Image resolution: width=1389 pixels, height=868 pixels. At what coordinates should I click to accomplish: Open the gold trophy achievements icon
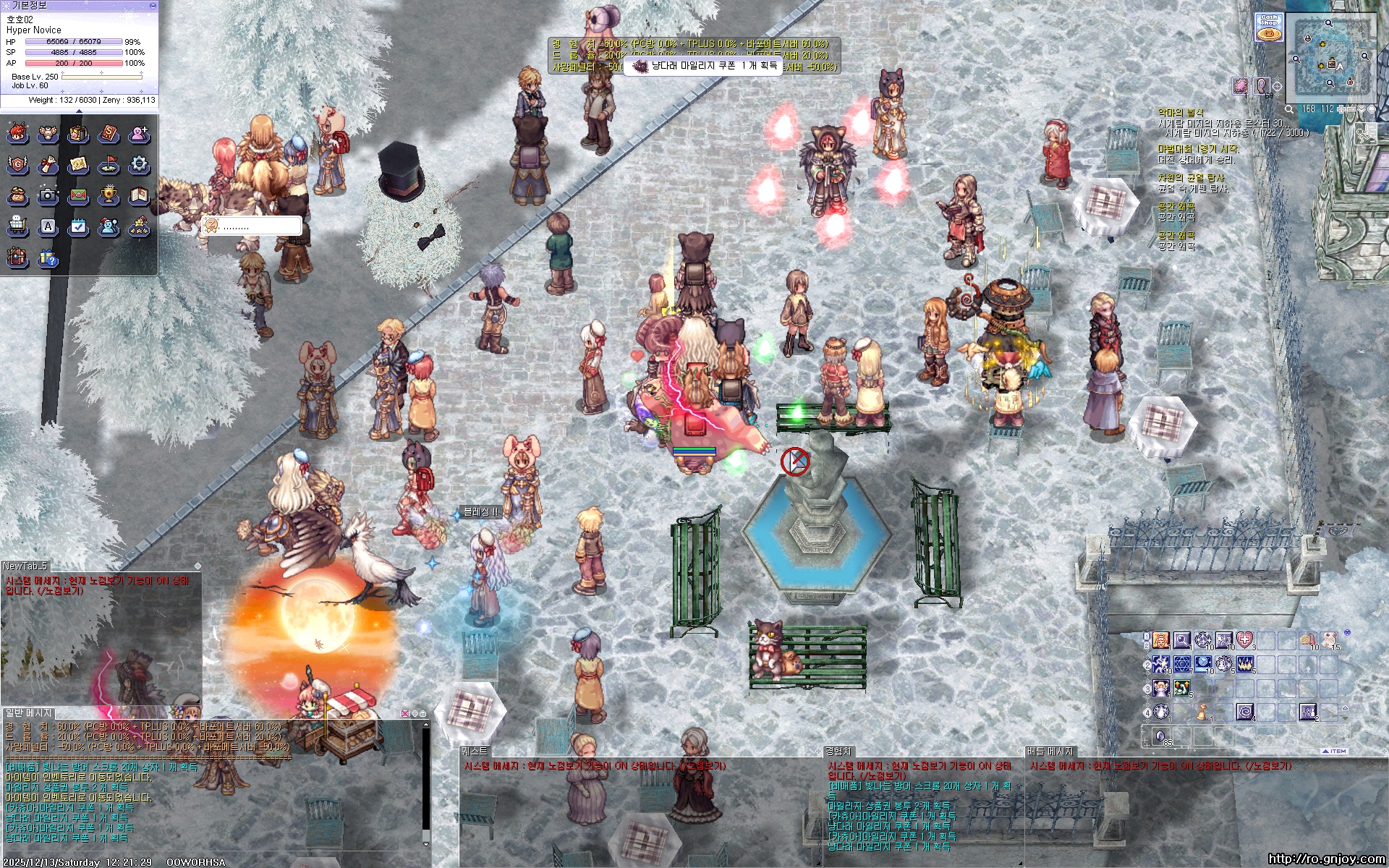109,195
